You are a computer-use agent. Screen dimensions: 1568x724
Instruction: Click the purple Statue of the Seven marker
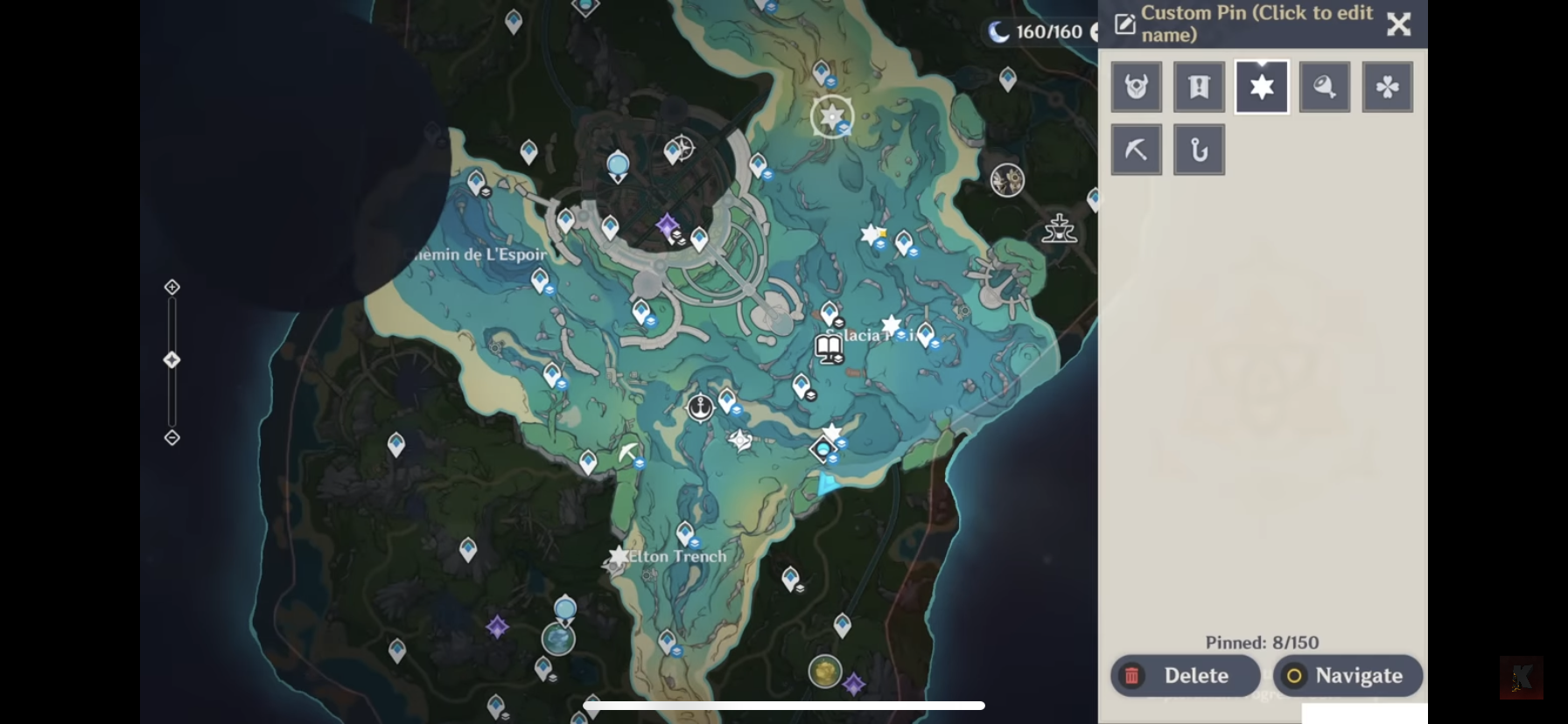667,226
